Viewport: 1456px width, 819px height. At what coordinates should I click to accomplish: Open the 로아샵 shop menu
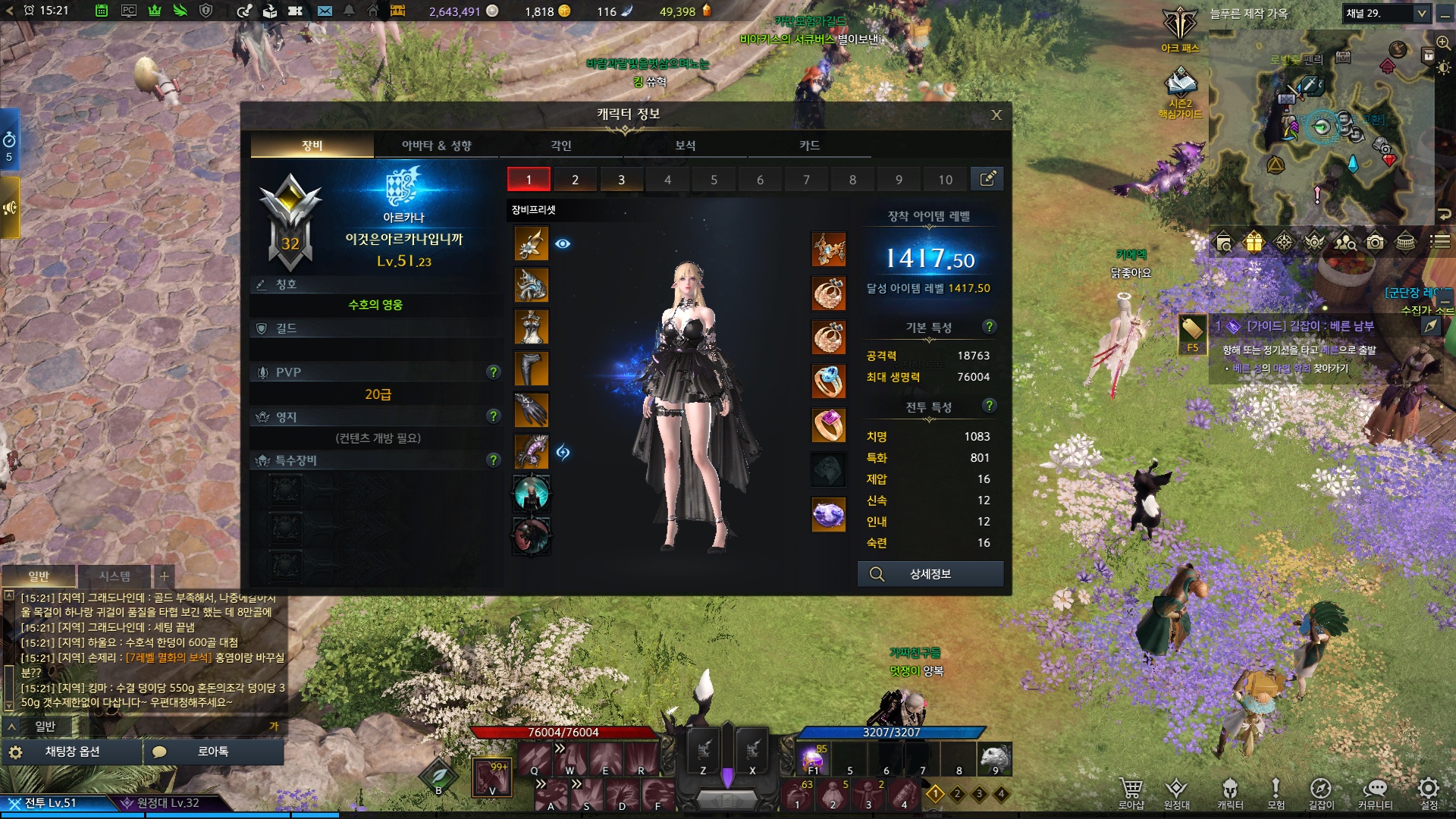coord(1131,793)
